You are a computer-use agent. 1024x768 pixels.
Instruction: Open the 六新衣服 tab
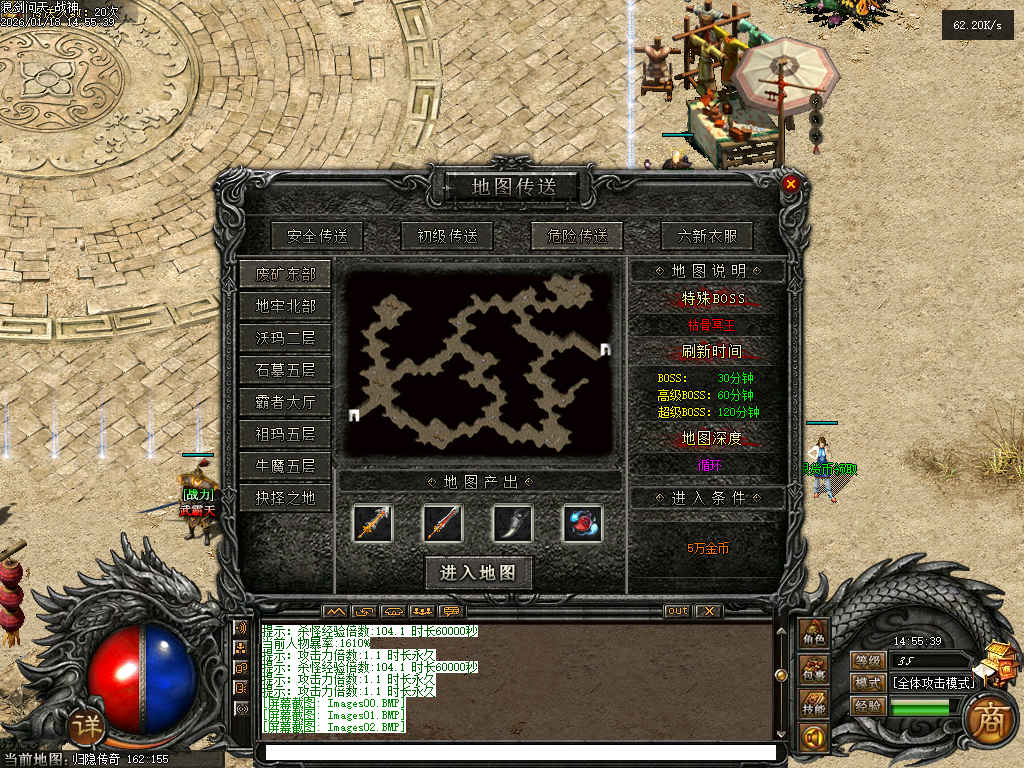tap(707, 236)
